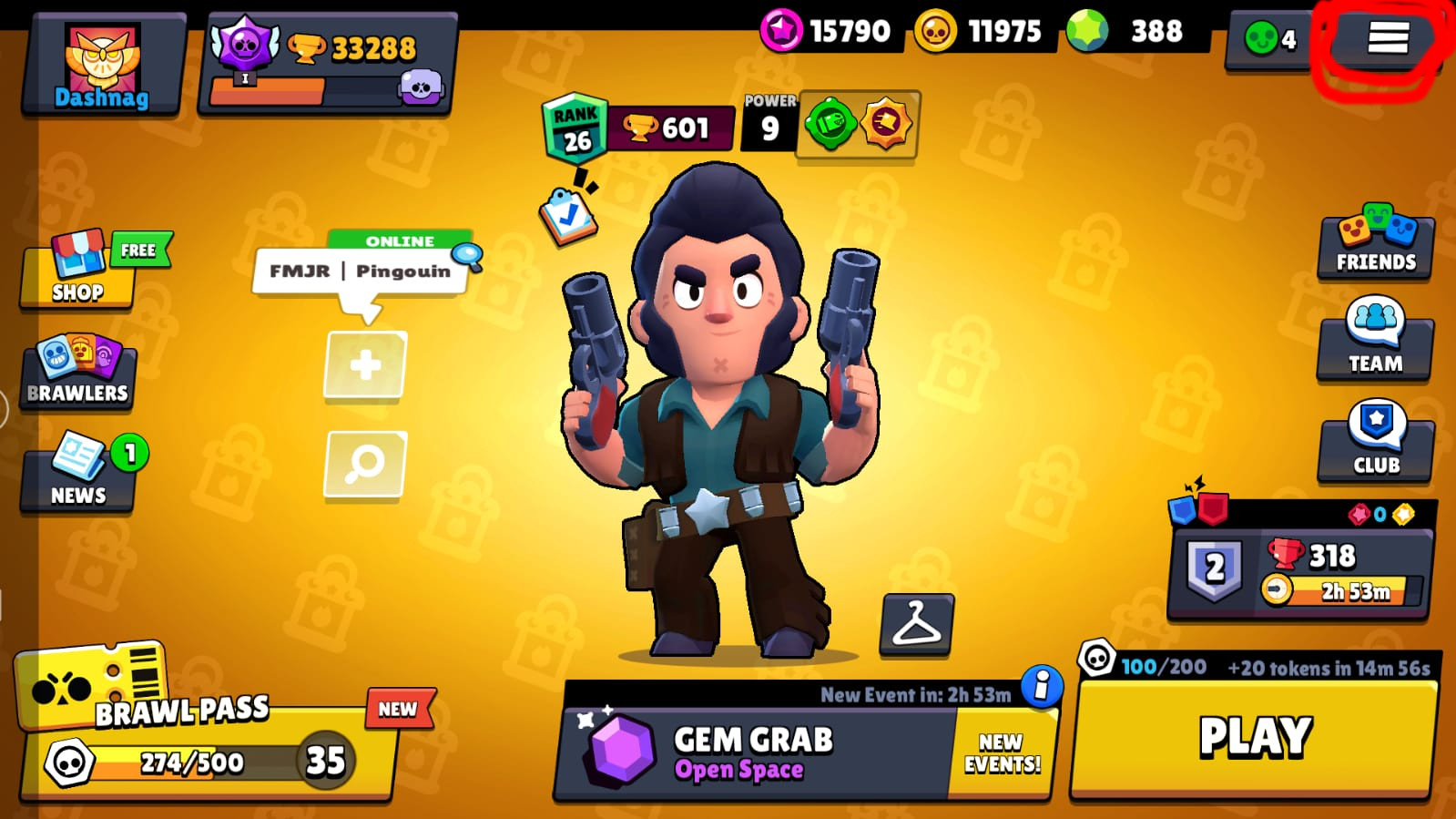Screen dimensions: 1456x819
Task: Open skins with the hanger icon
Action: coord(916,624)
